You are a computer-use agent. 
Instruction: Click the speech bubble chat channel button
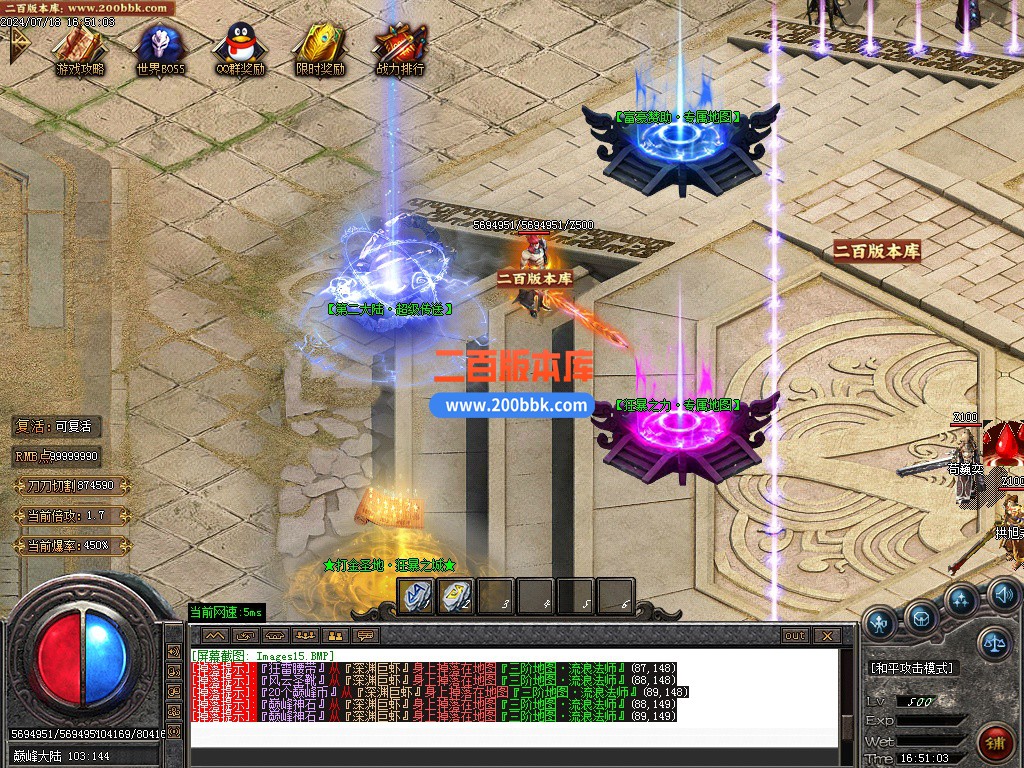[x=366, y=635]
